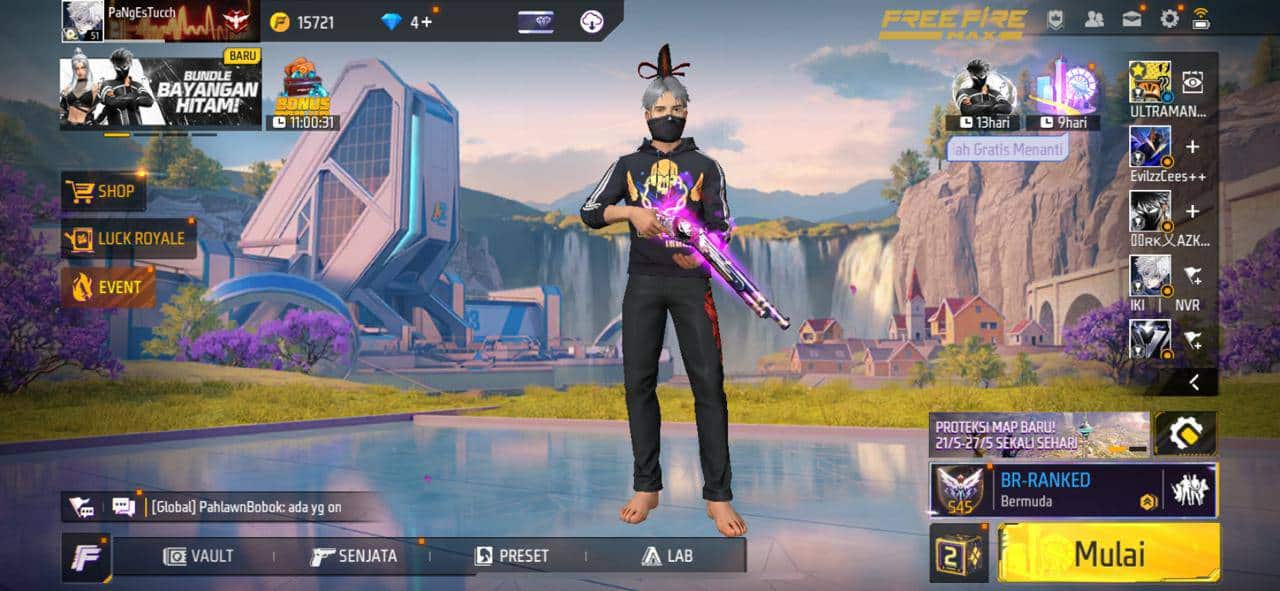Collapse the friends side panel arrow
This screenshot has height=591, width=1280.
pos(1193,382)
